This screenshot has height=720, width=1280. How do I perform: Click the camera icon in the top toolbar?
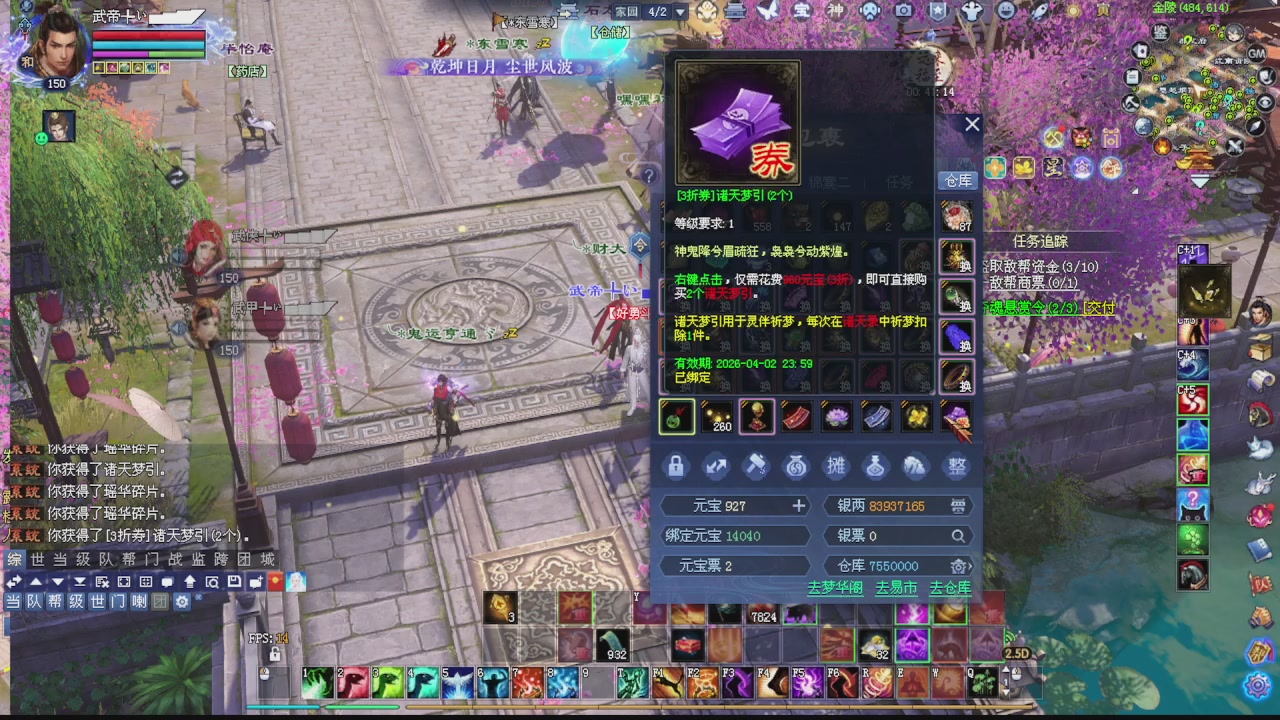click(903, 10)
